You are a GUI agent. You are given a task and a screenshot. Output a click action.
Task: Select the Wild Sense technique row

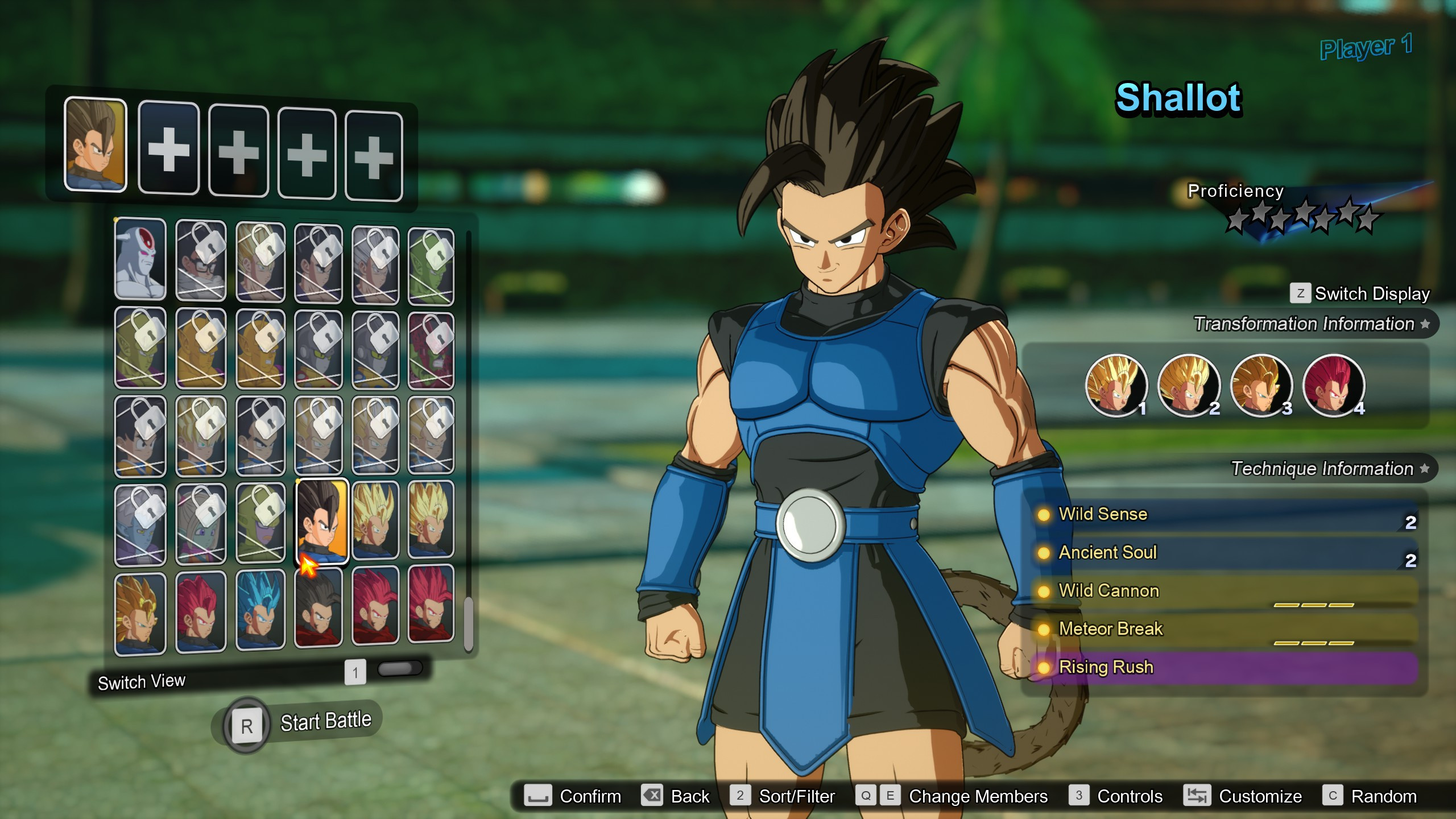tap(1223, 515)
